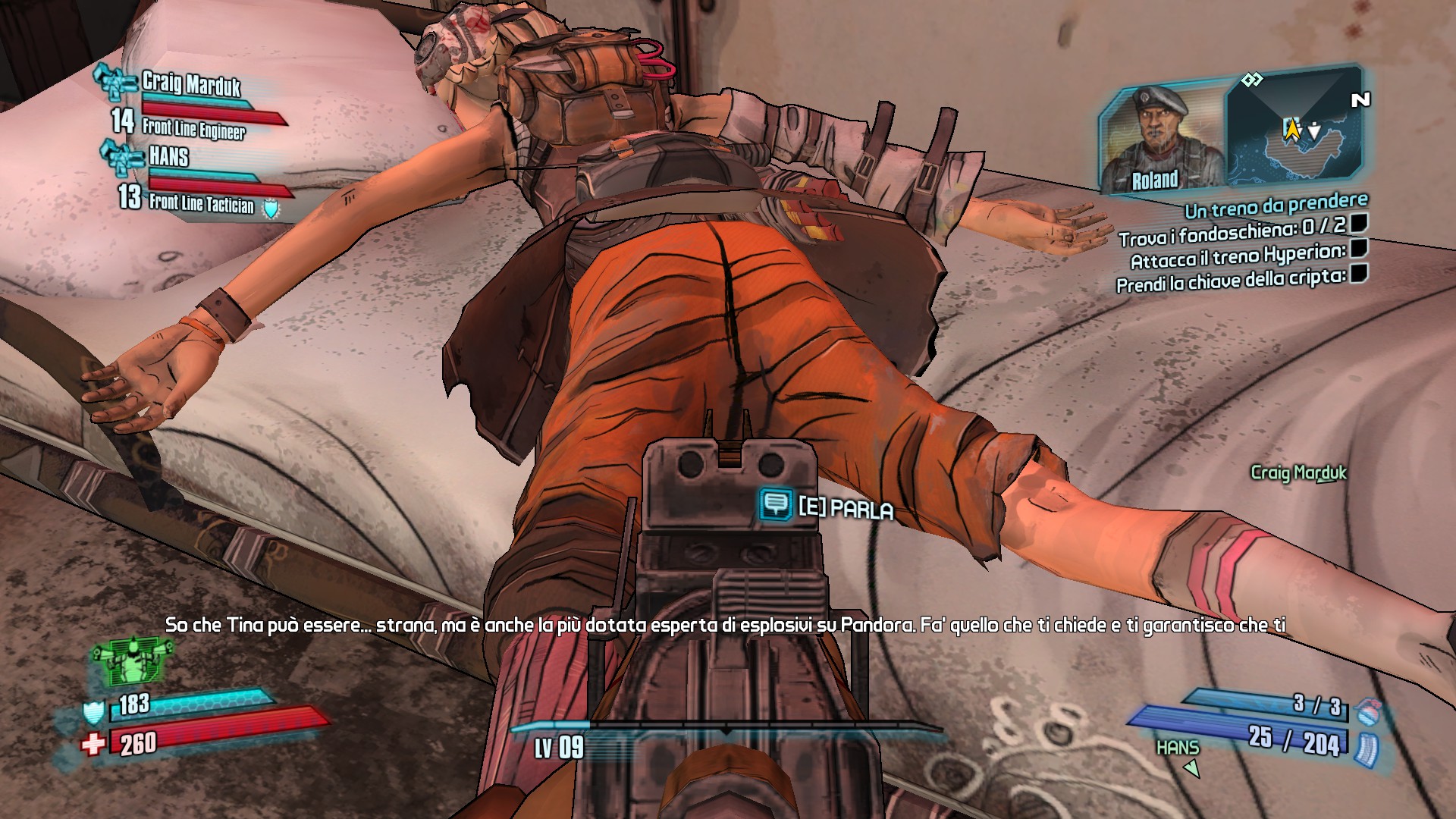1456x819 pixels.
Task: Click the red cross health icon
Action: click(93, 745)
